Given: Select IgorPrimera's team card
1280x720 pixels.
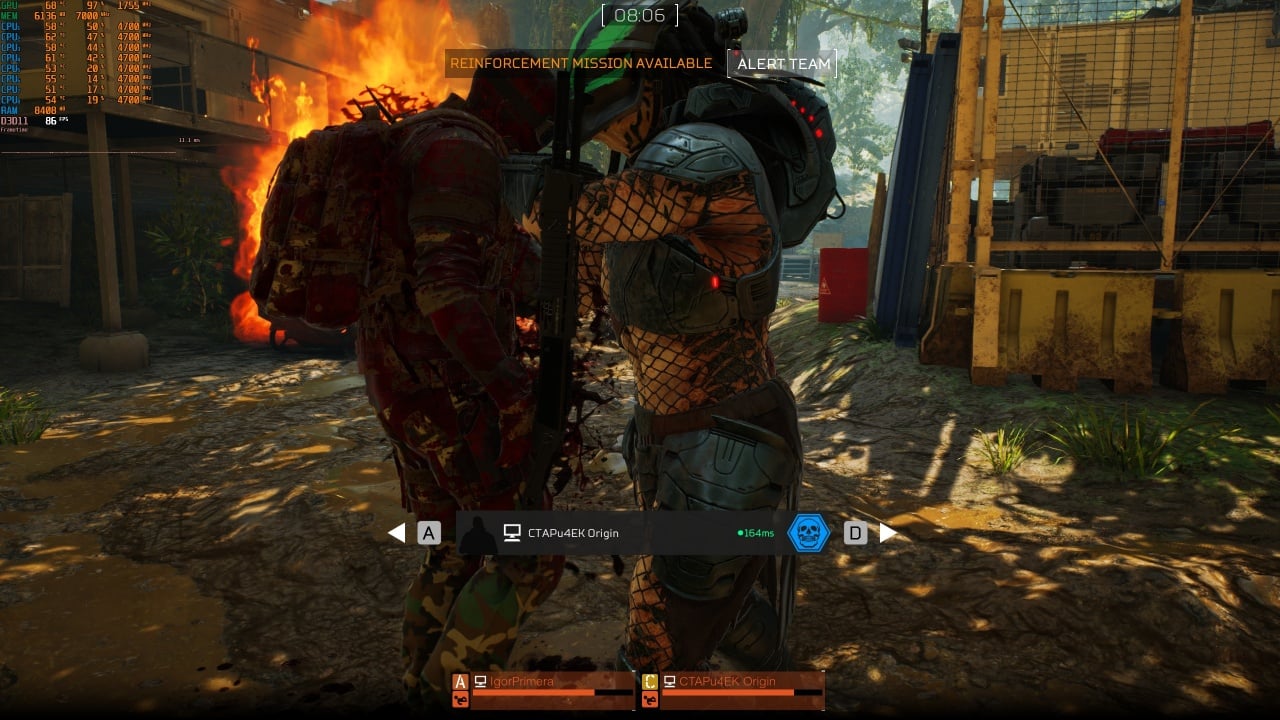Looking at the screenshot, I should pyautogui.click(x=543, y=690).
